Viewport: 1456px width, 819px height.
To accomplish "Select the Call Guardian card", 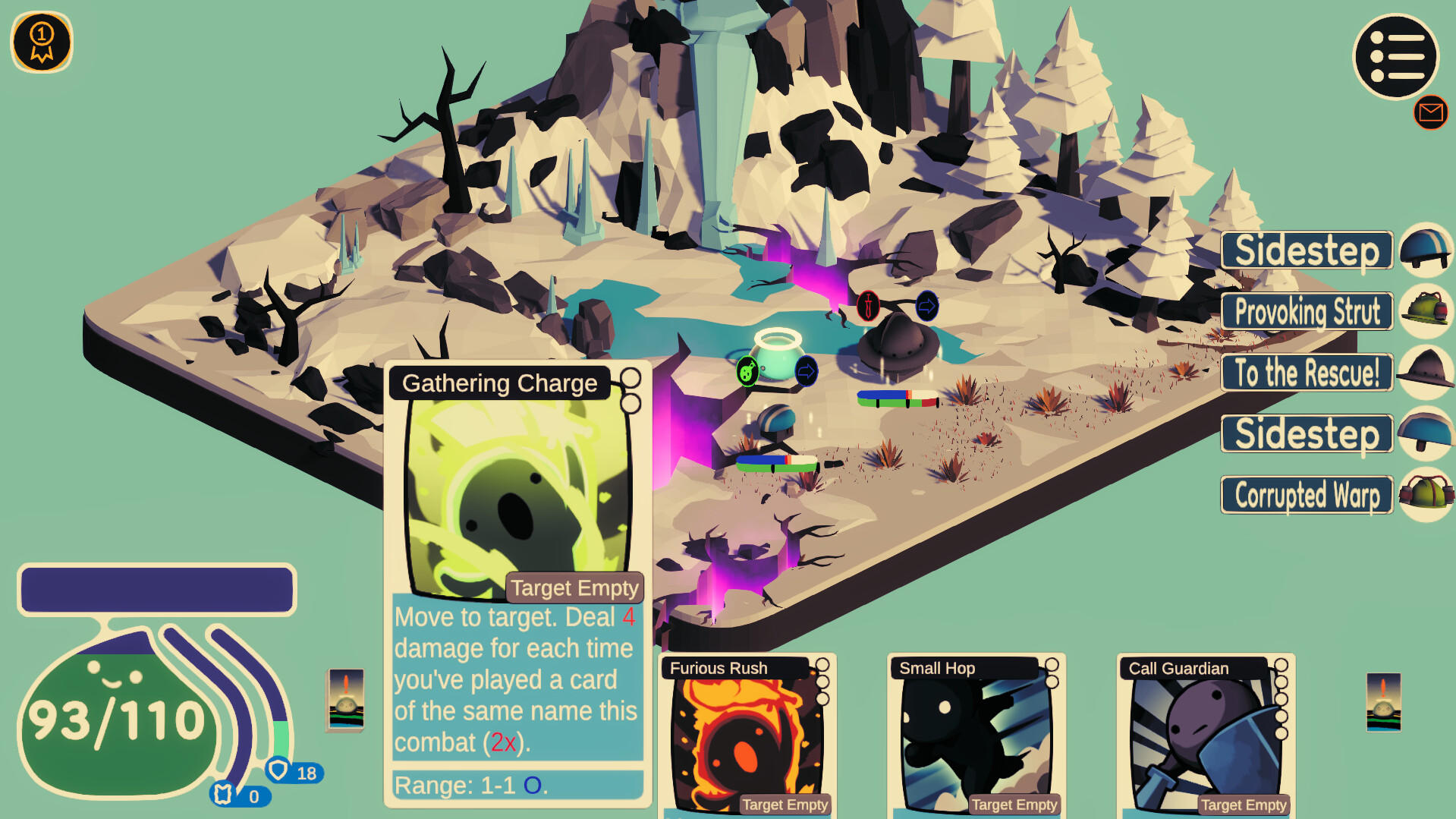I will [x=1203, y=736].
